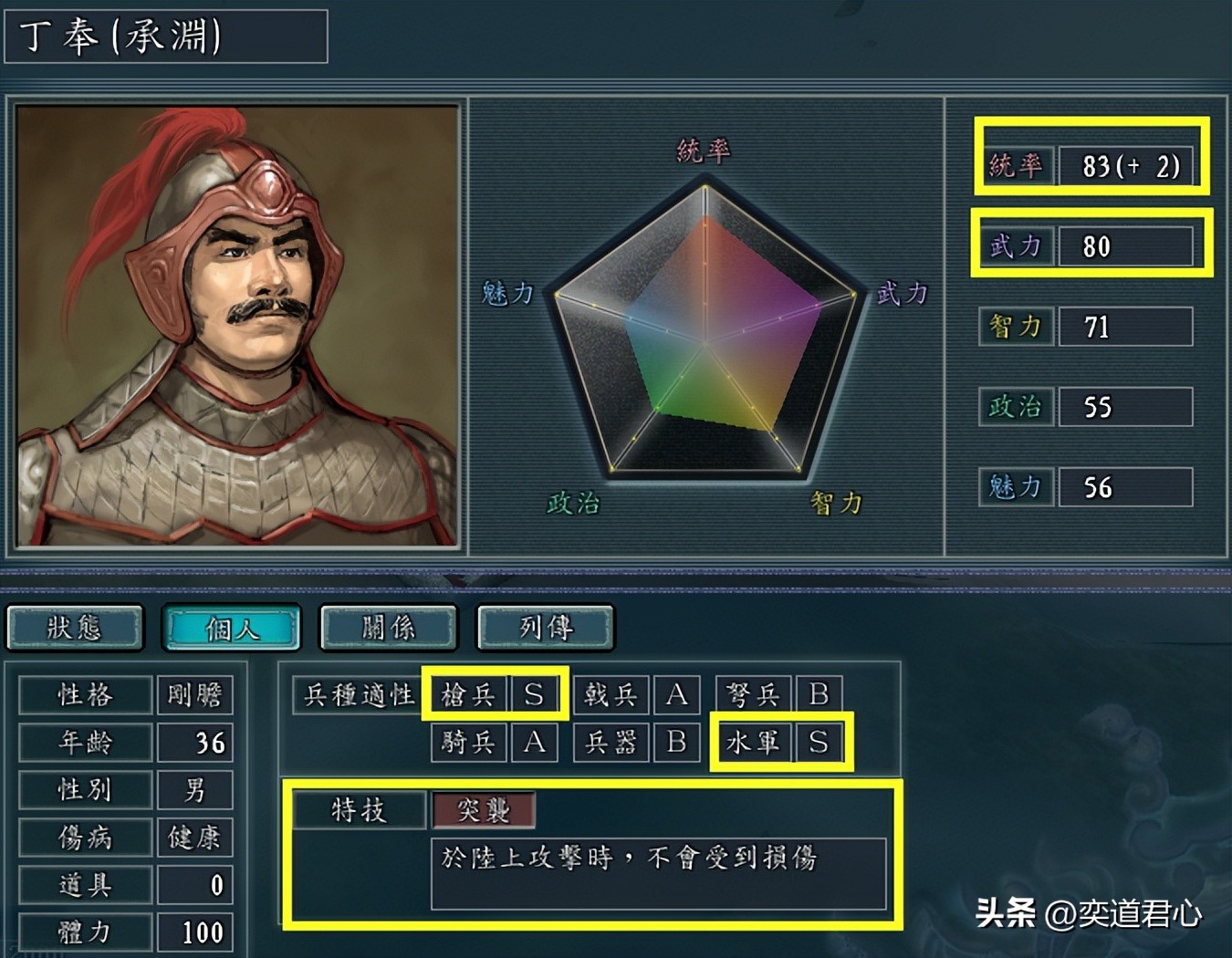
Task: Expand the 兵種適性 section
Action: [x=356, y=694]
